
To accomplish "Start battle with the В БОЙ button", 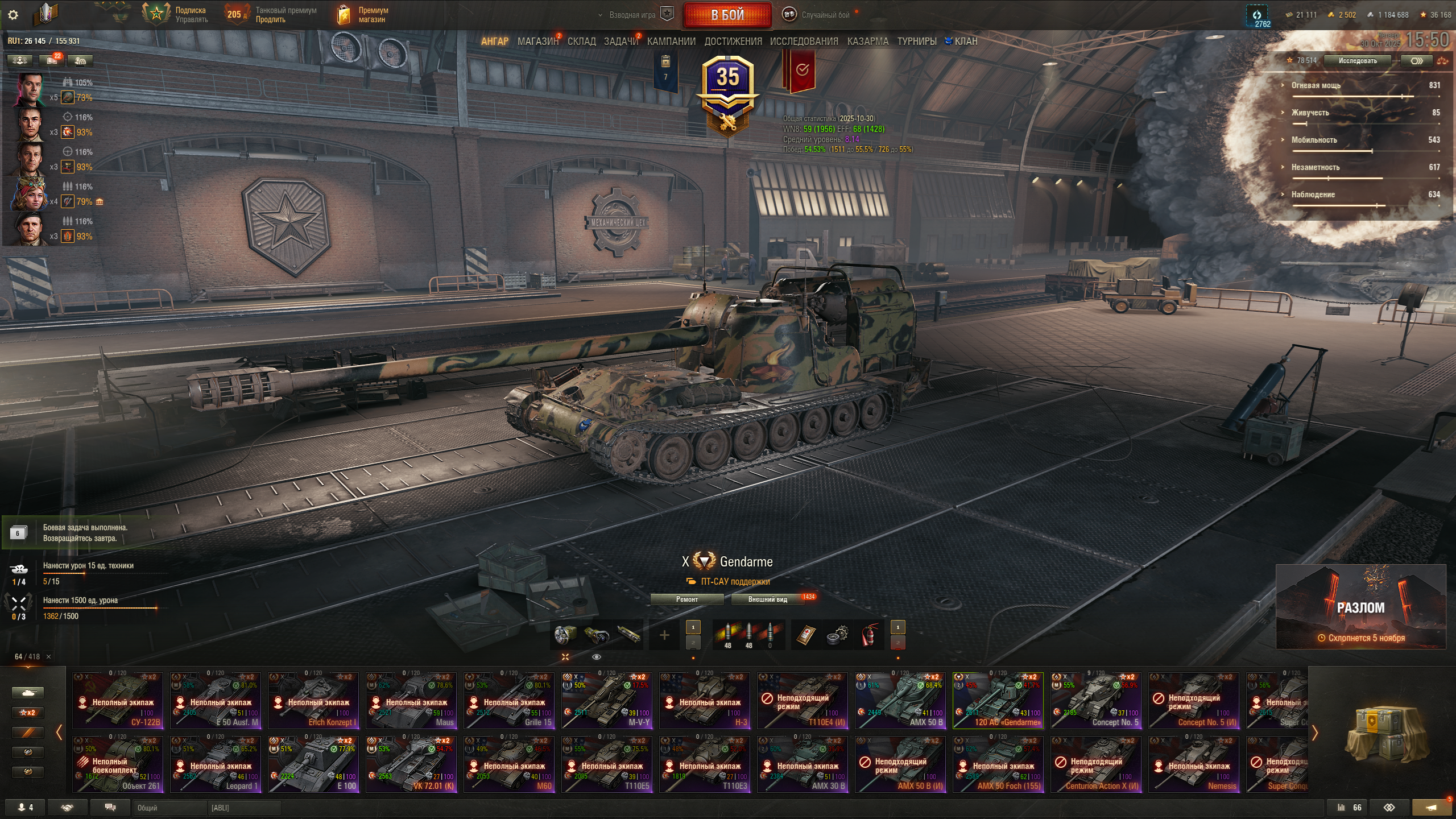I will click(727, 15).
